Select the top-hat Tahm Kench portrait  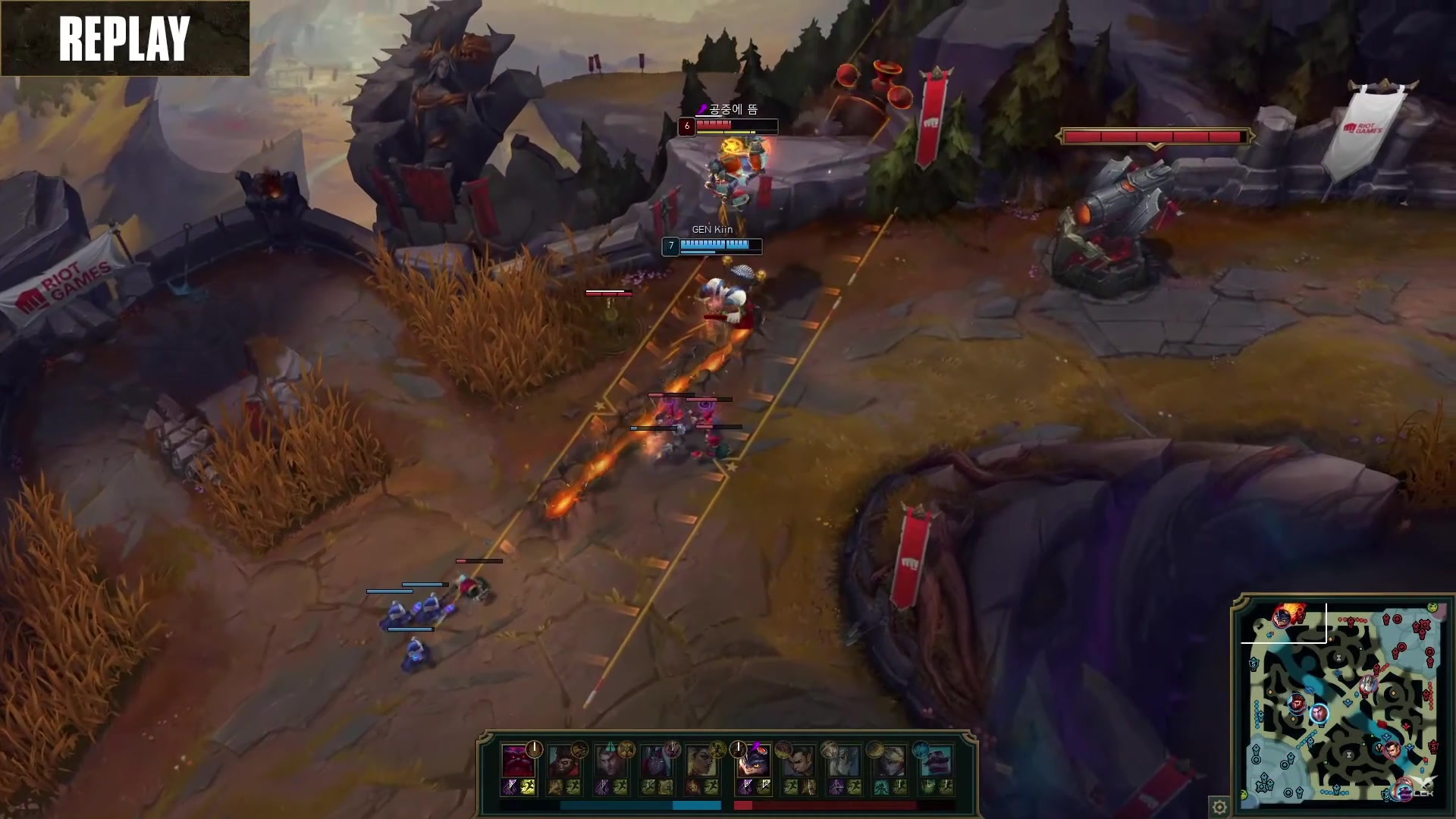coord(934,761)
